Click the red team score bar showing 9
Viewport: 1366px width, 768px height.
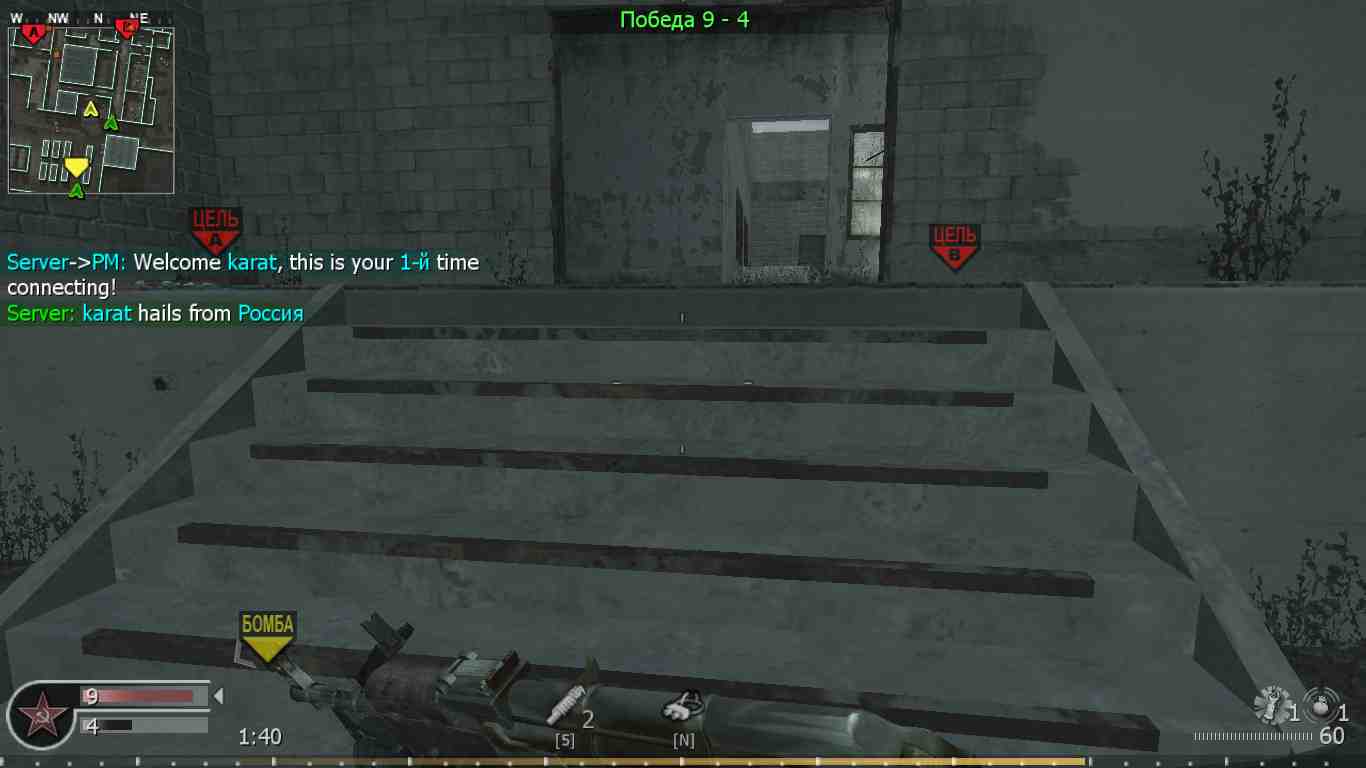pyautogui.click(x=140, y=696)
